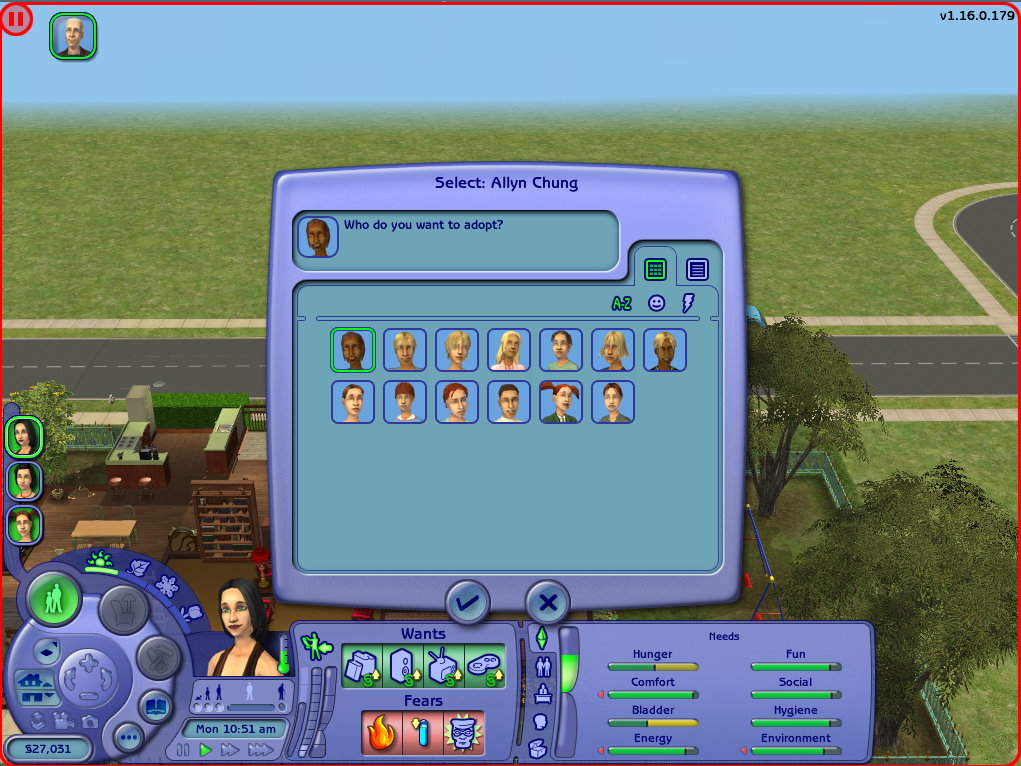Click the bald elder portrait at top left

pyautogui.click(x=73, y=36)
